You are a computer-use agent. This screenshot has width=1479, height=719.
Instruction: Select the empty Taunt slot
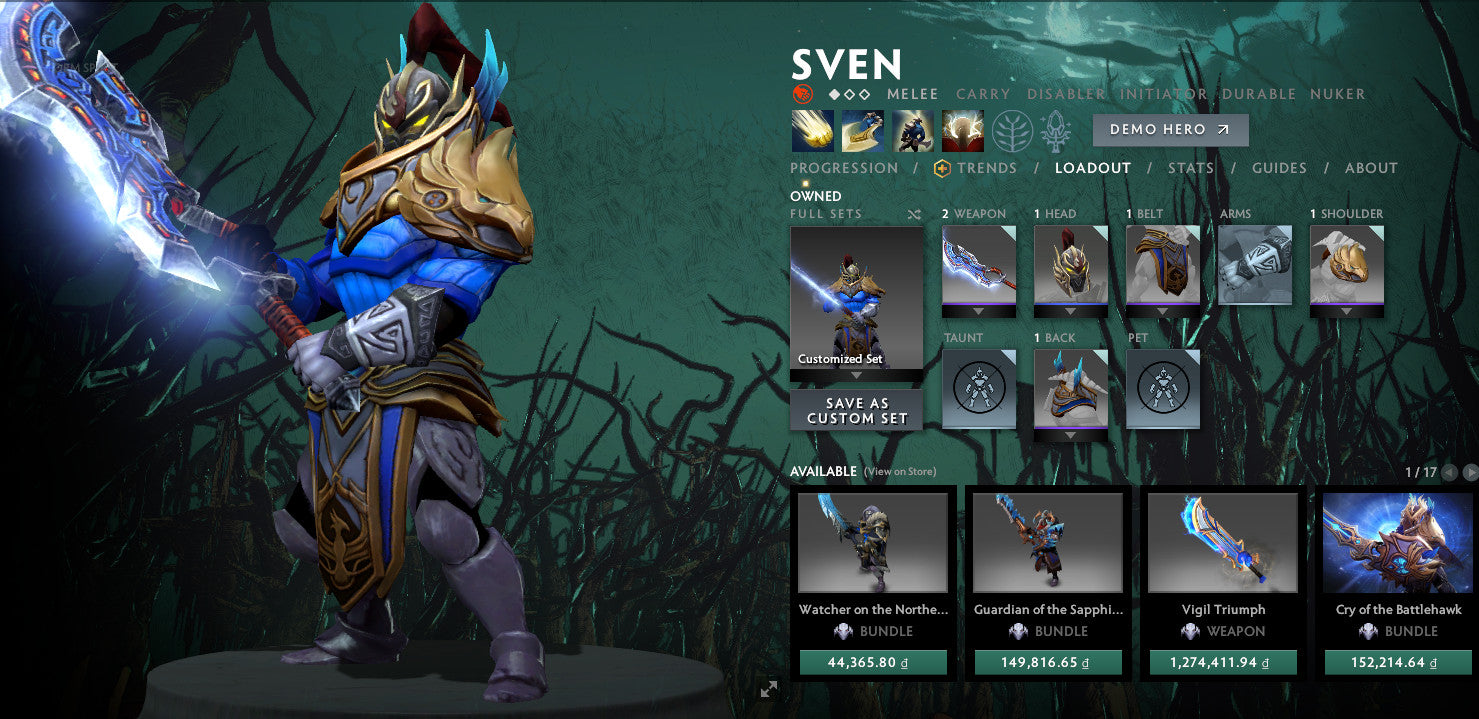click(x=979, y=389)
